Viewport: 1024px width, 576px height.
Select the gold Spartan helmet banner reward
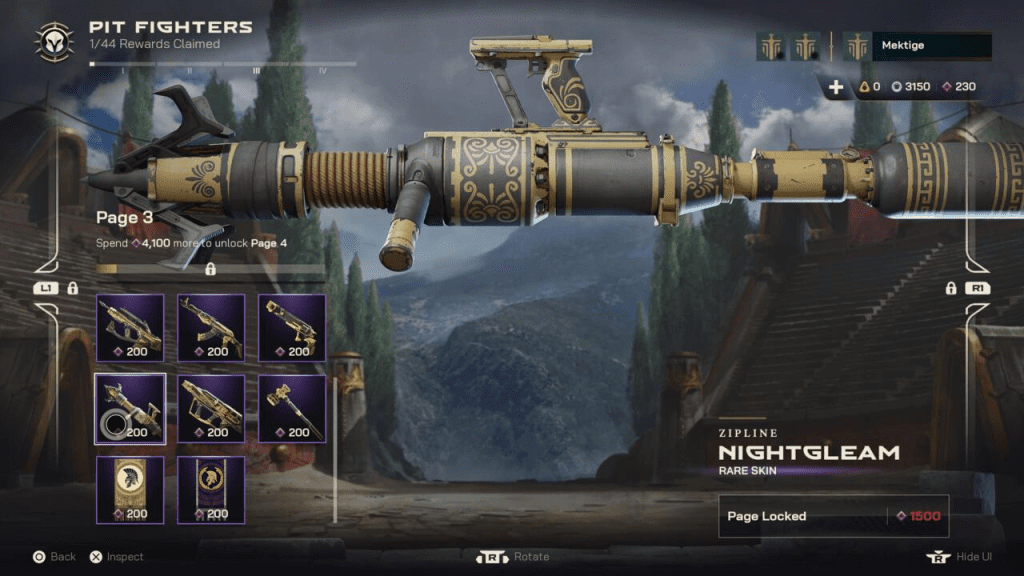(130, 489)
